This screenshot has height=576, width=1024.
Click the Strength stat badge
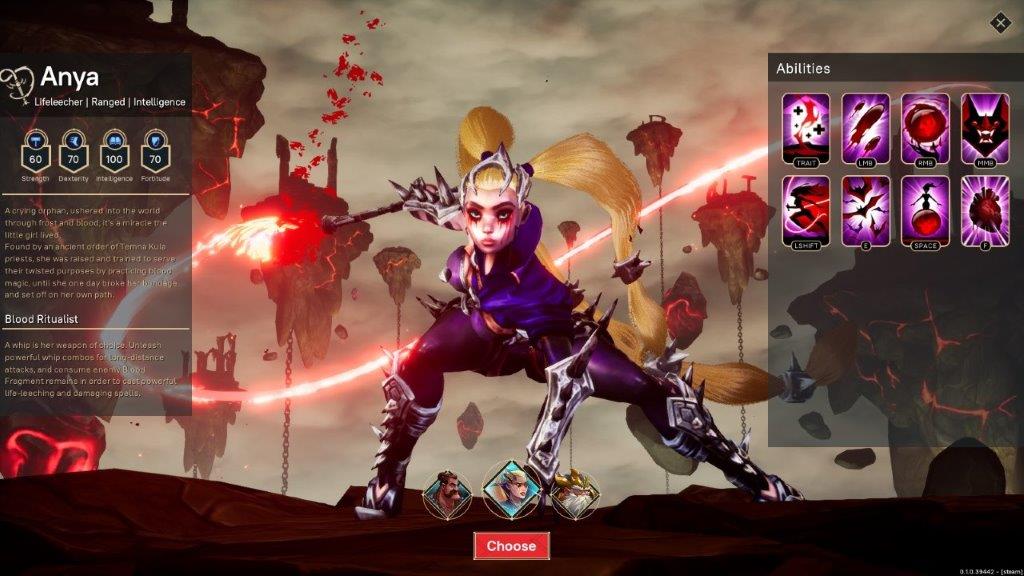click(36, 152)
